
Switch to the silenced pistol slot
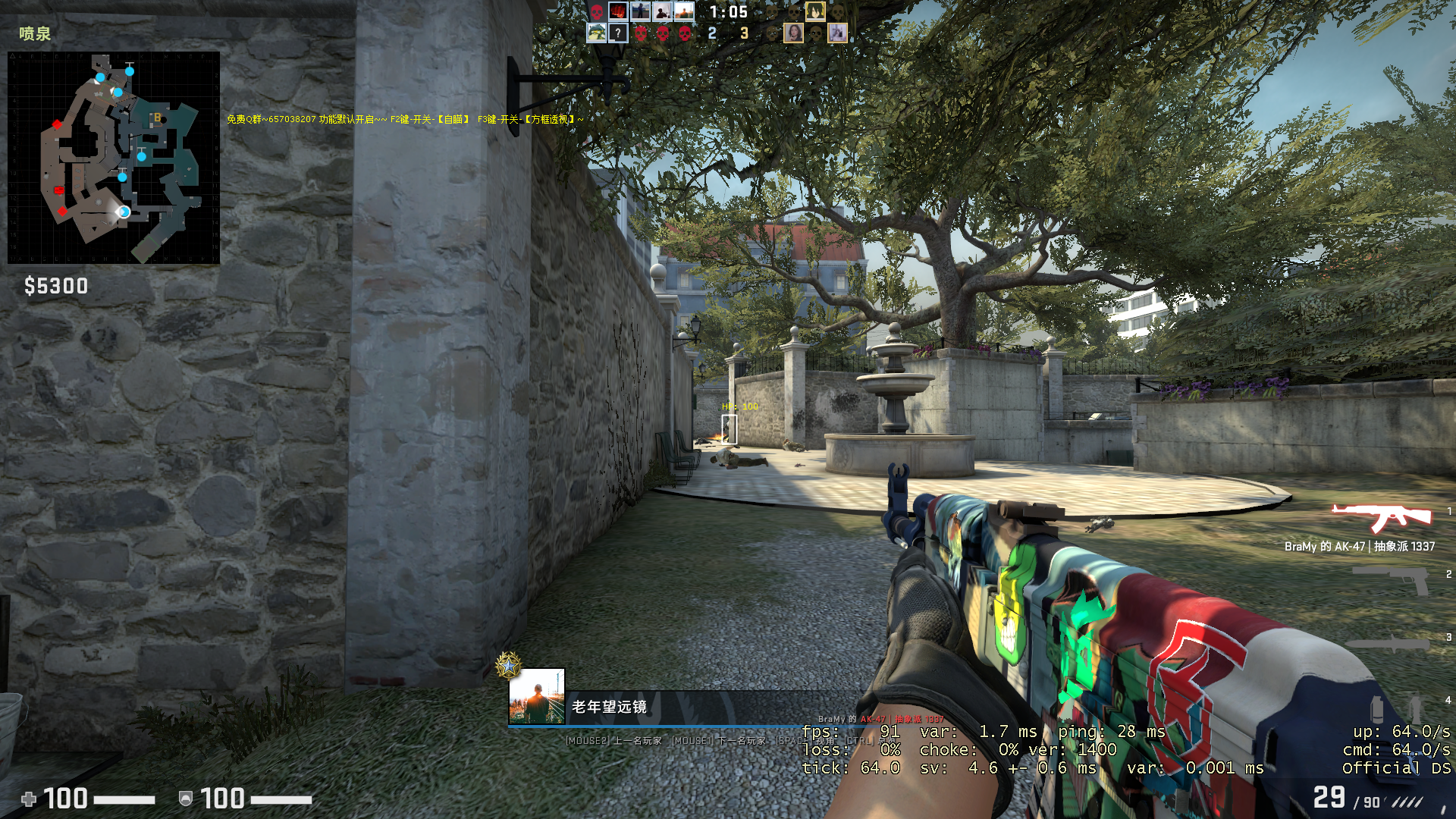[x=1391, y=580]
